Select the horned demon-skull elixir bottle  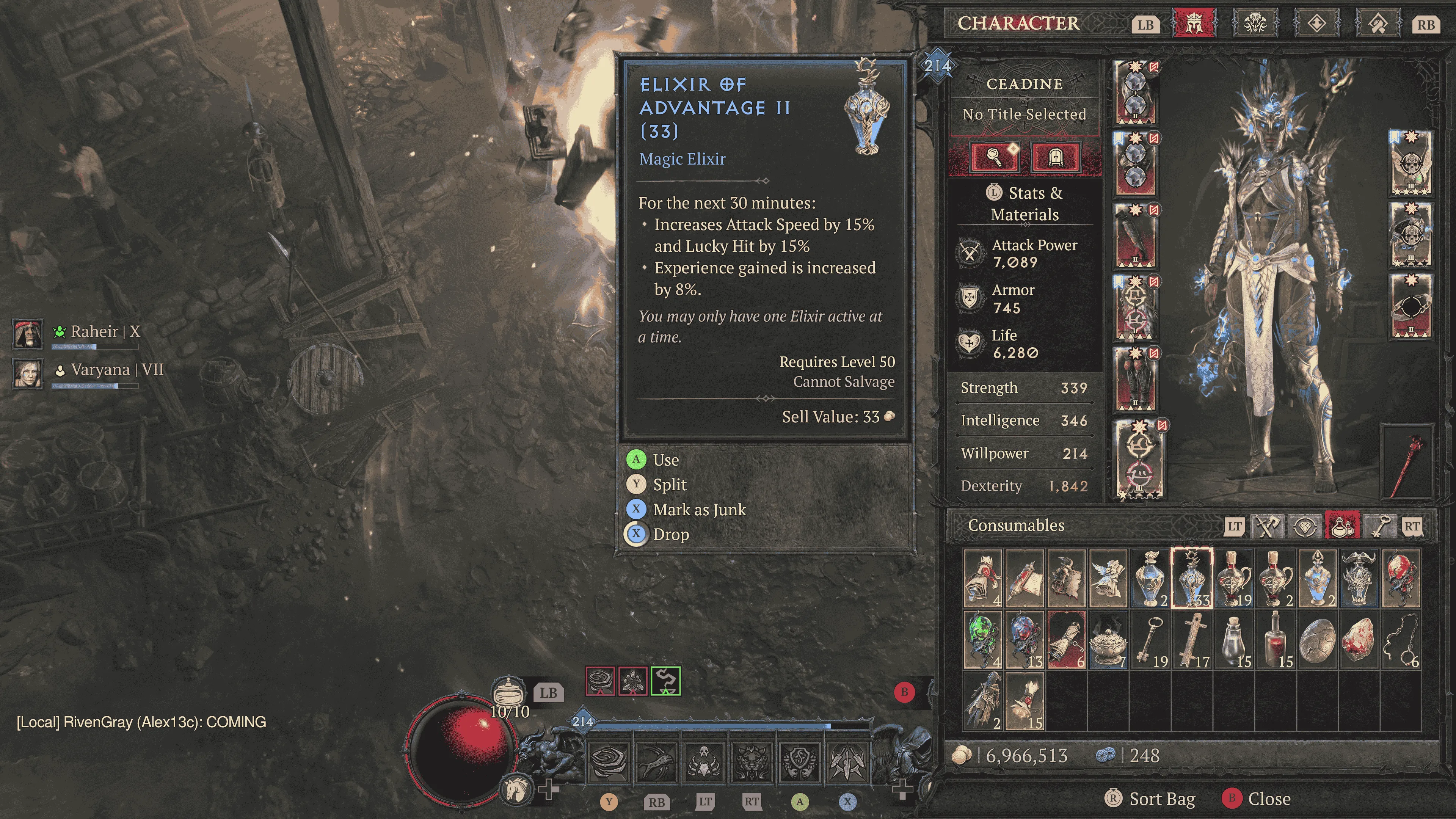[x=1359, y=577]
